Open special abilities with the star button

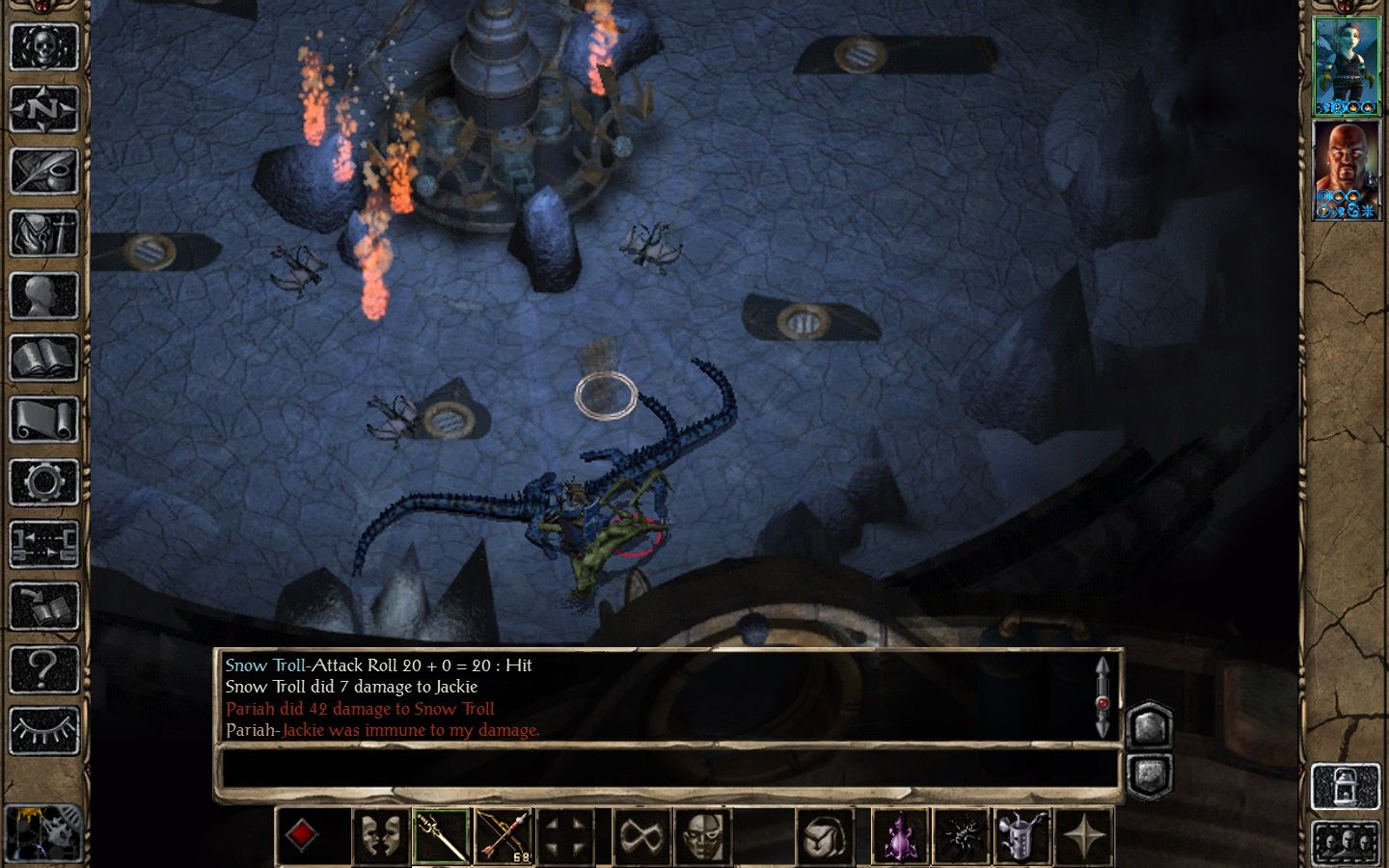click(1085, 836)
